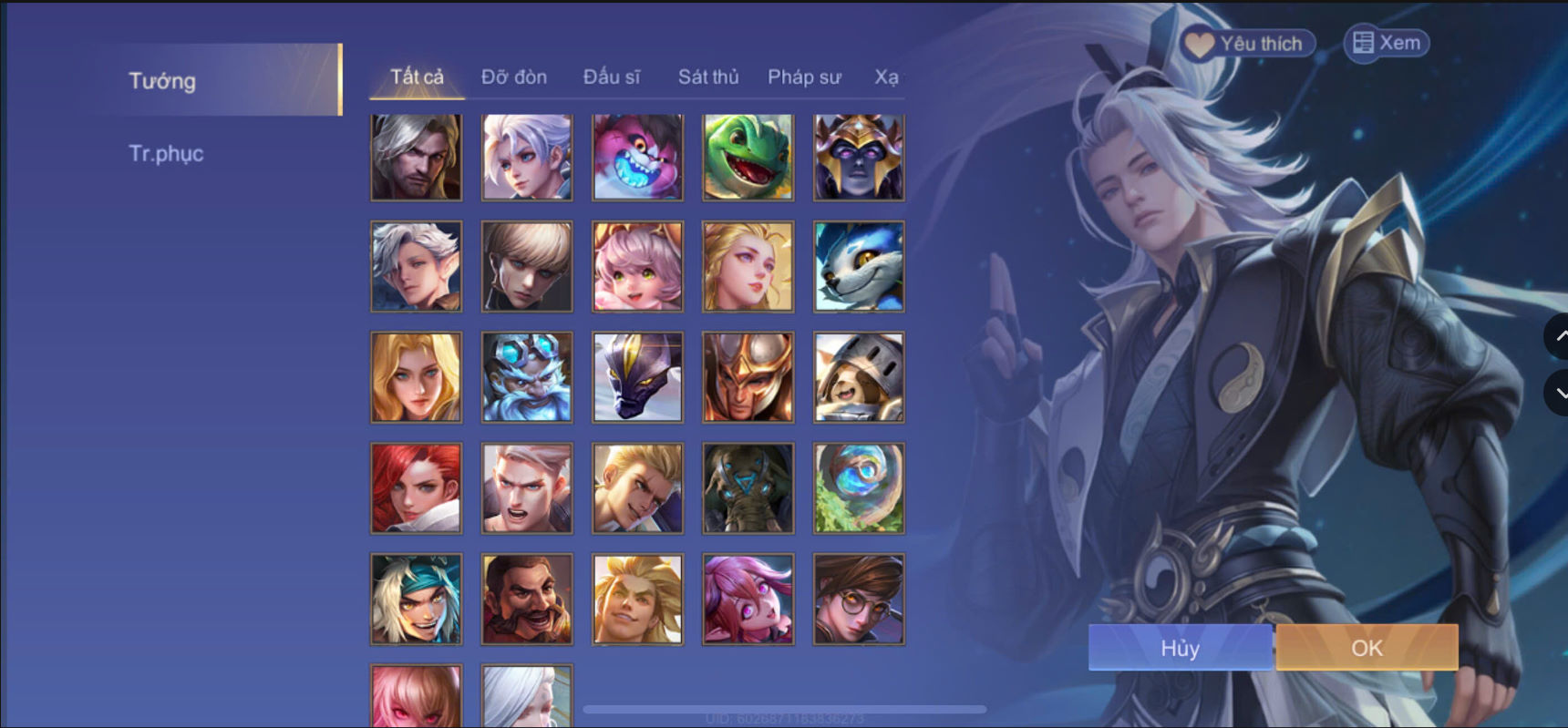Image resolution: width=1568 pixels, height=728 pixels.
Task: Select the dark dragon-headed hero portrait
Action: pos(637,377)
